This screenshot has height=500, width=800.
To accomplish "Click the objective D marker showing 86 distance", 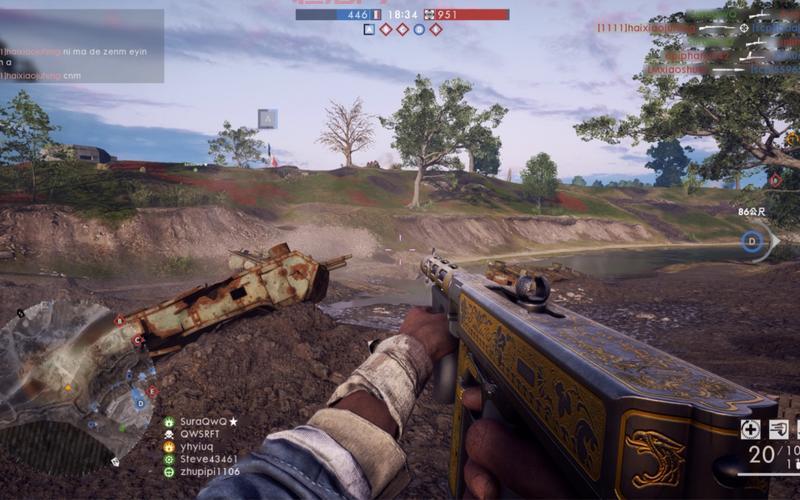I will [752, 241].
